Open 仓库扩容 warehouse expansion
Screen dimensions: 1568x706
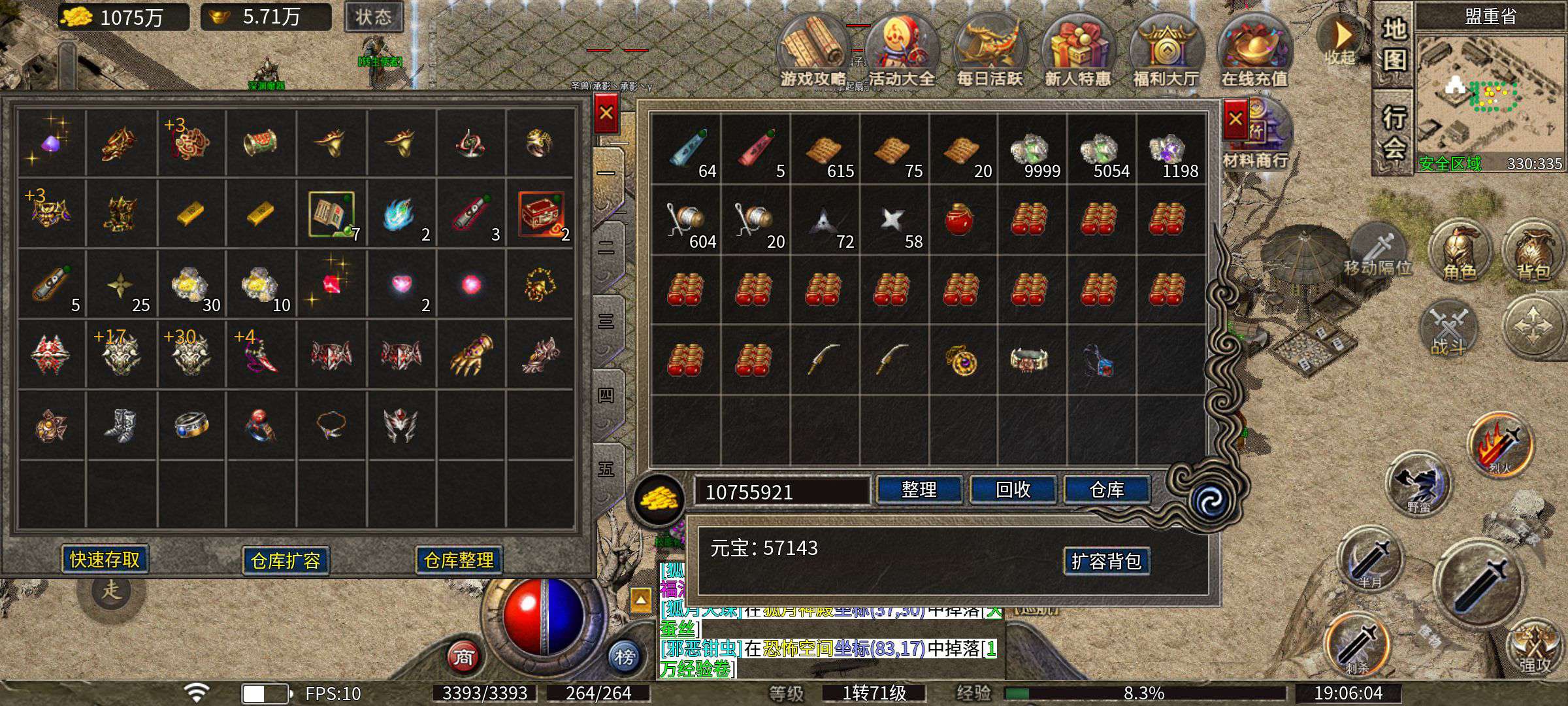(x=286, y=561)
